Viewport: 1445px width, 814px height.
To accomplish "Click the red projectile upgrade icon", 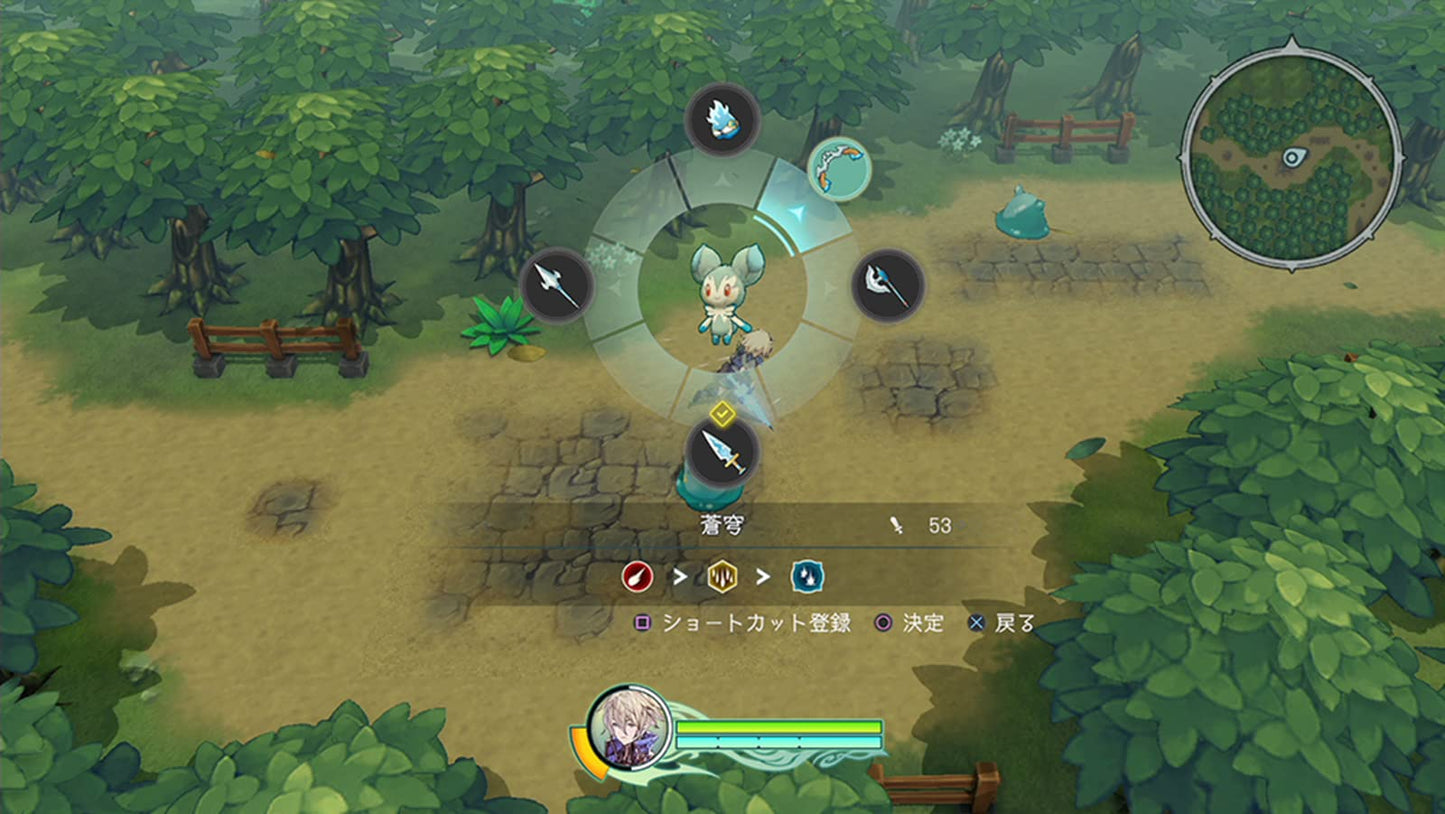I will pyautogui.click(x=637, y=575).
